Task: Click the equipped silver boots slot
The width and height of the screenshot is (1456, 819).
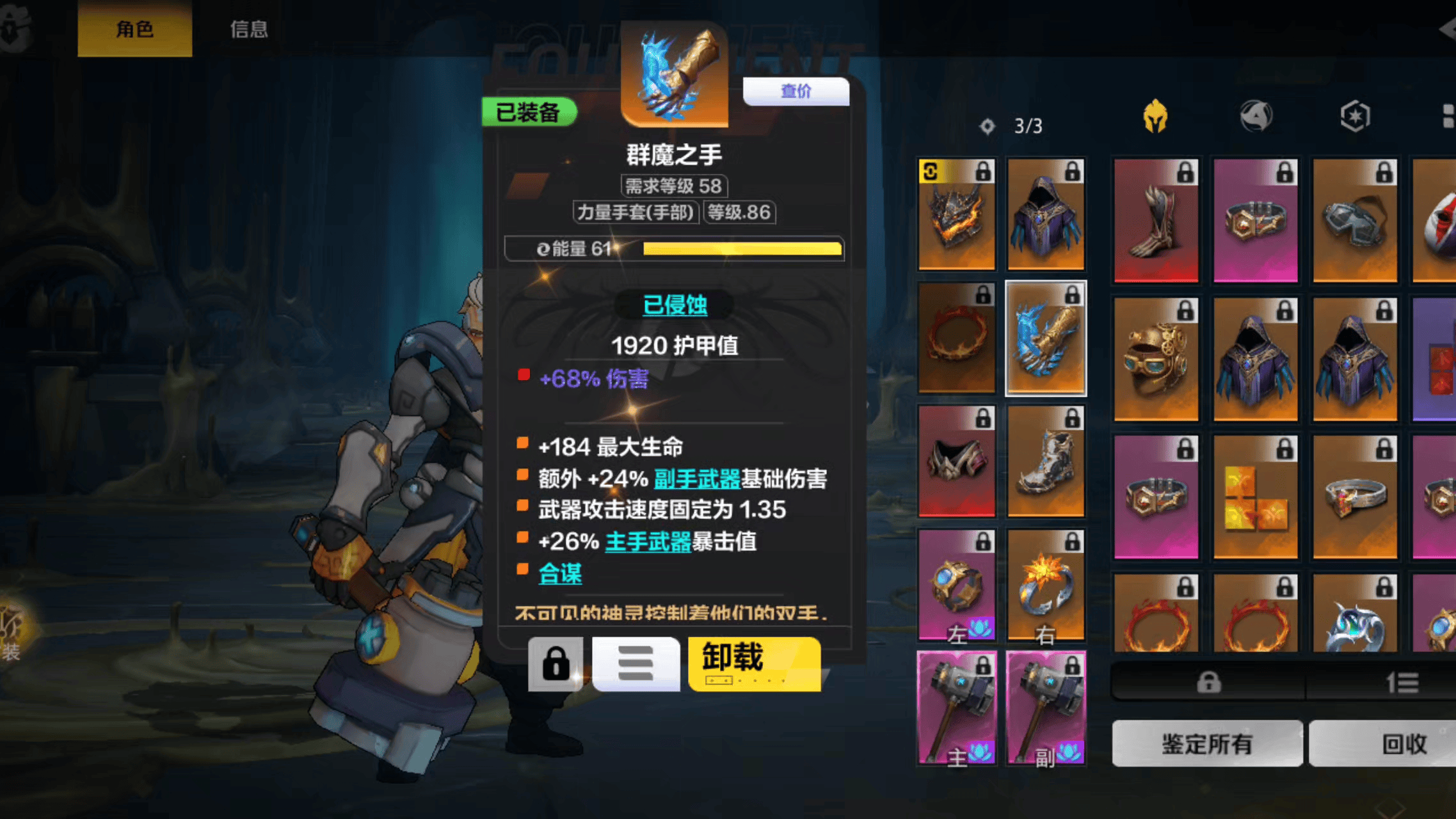Action: [x=1046, y=462]
